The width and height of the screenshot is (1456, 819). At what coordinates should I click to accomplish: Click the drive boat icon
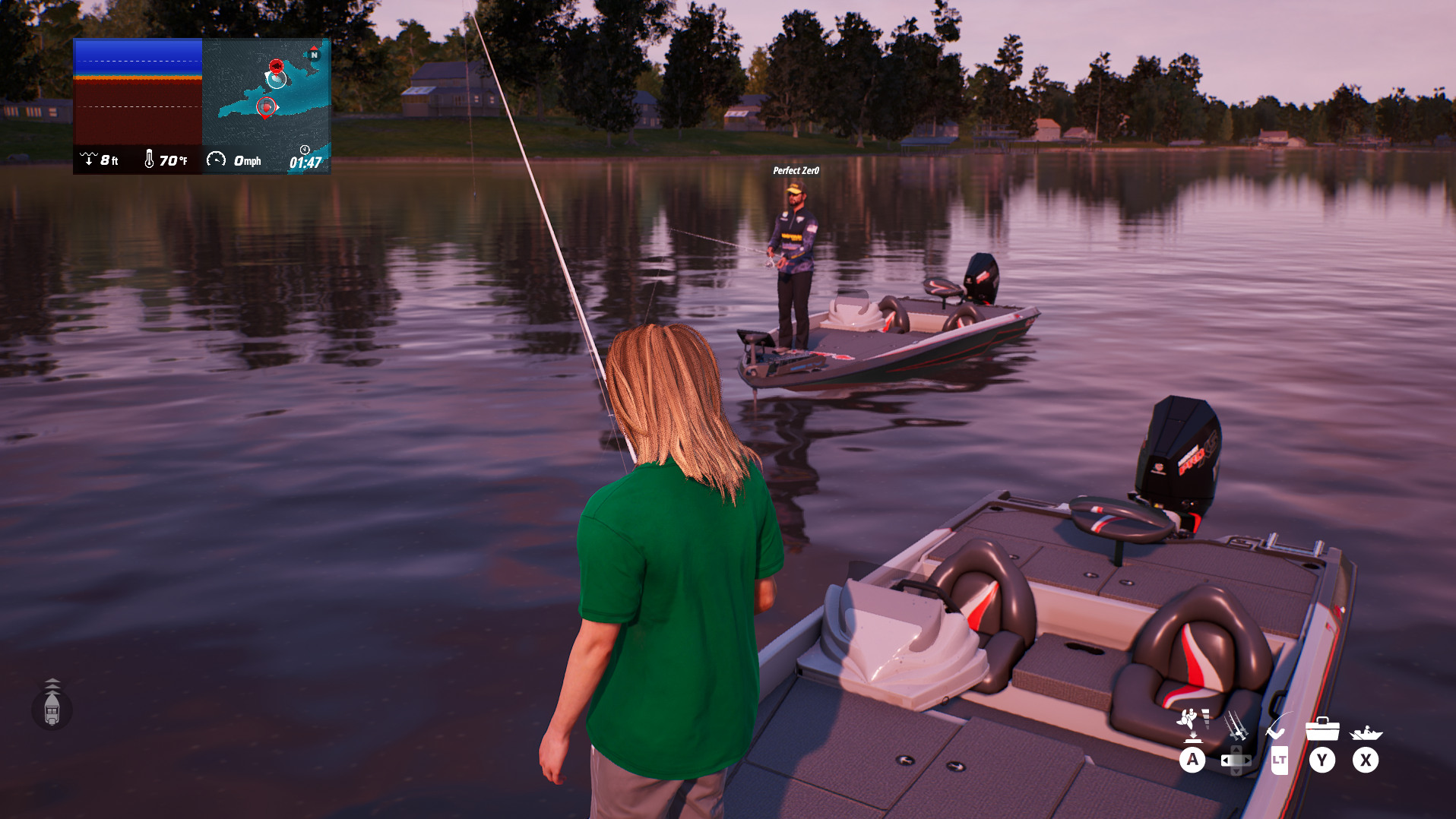click(x=1366, y=732)
